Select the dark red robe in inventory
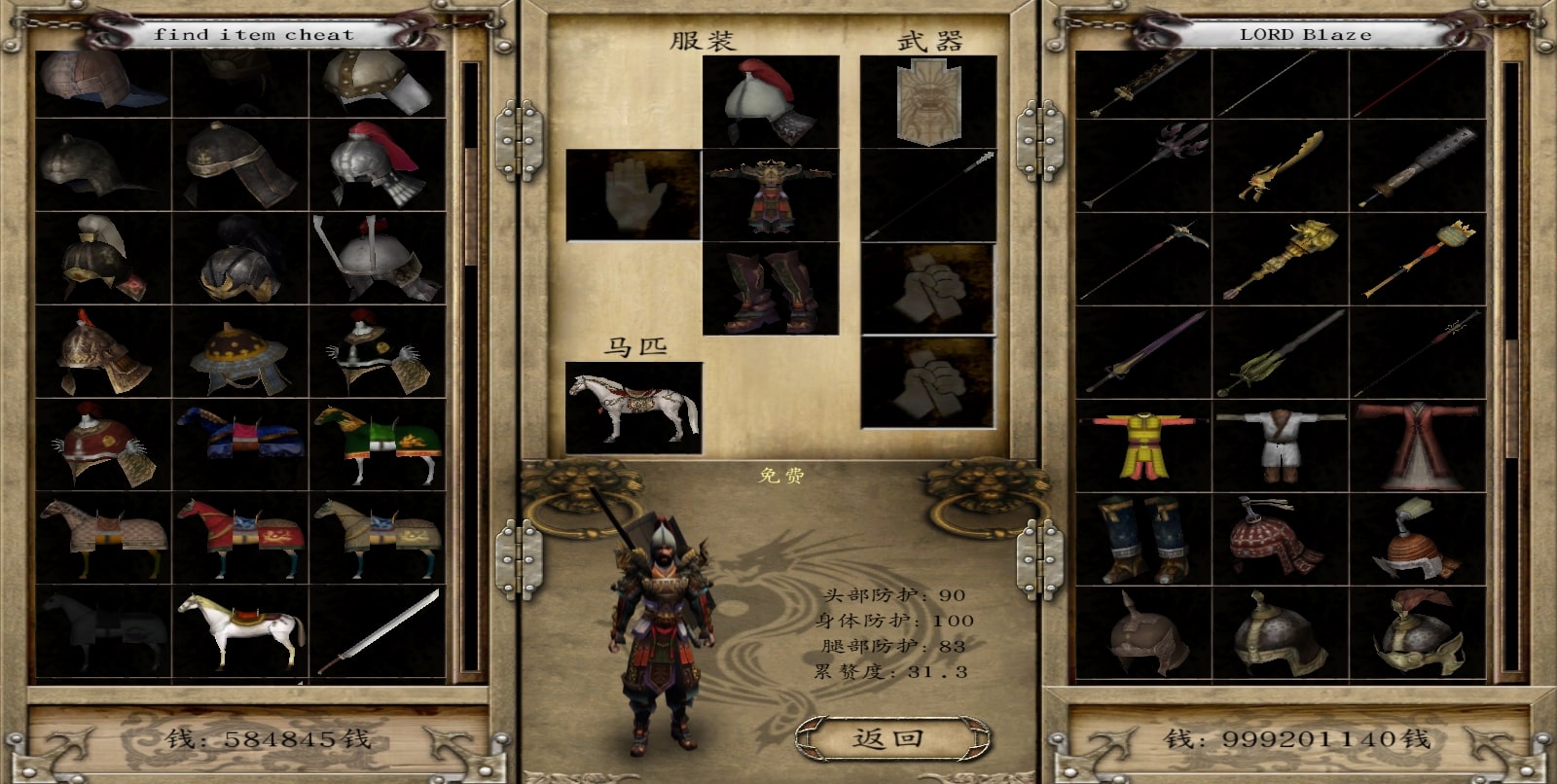The image size is (1557, 784). pos(1418,444)
